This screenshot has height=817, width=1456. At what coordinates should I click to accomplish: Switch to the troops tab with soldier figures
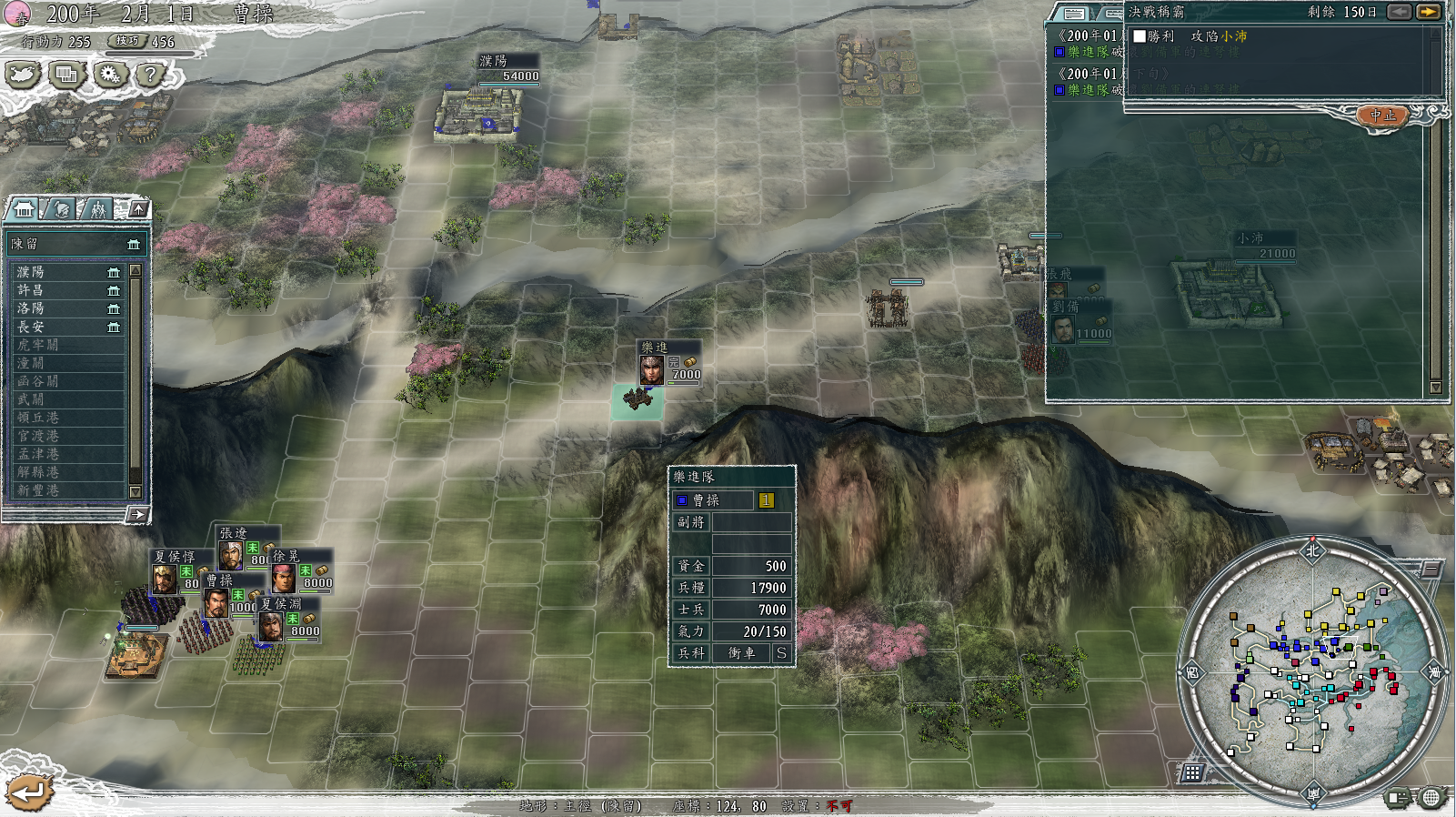tap(97, 210)
